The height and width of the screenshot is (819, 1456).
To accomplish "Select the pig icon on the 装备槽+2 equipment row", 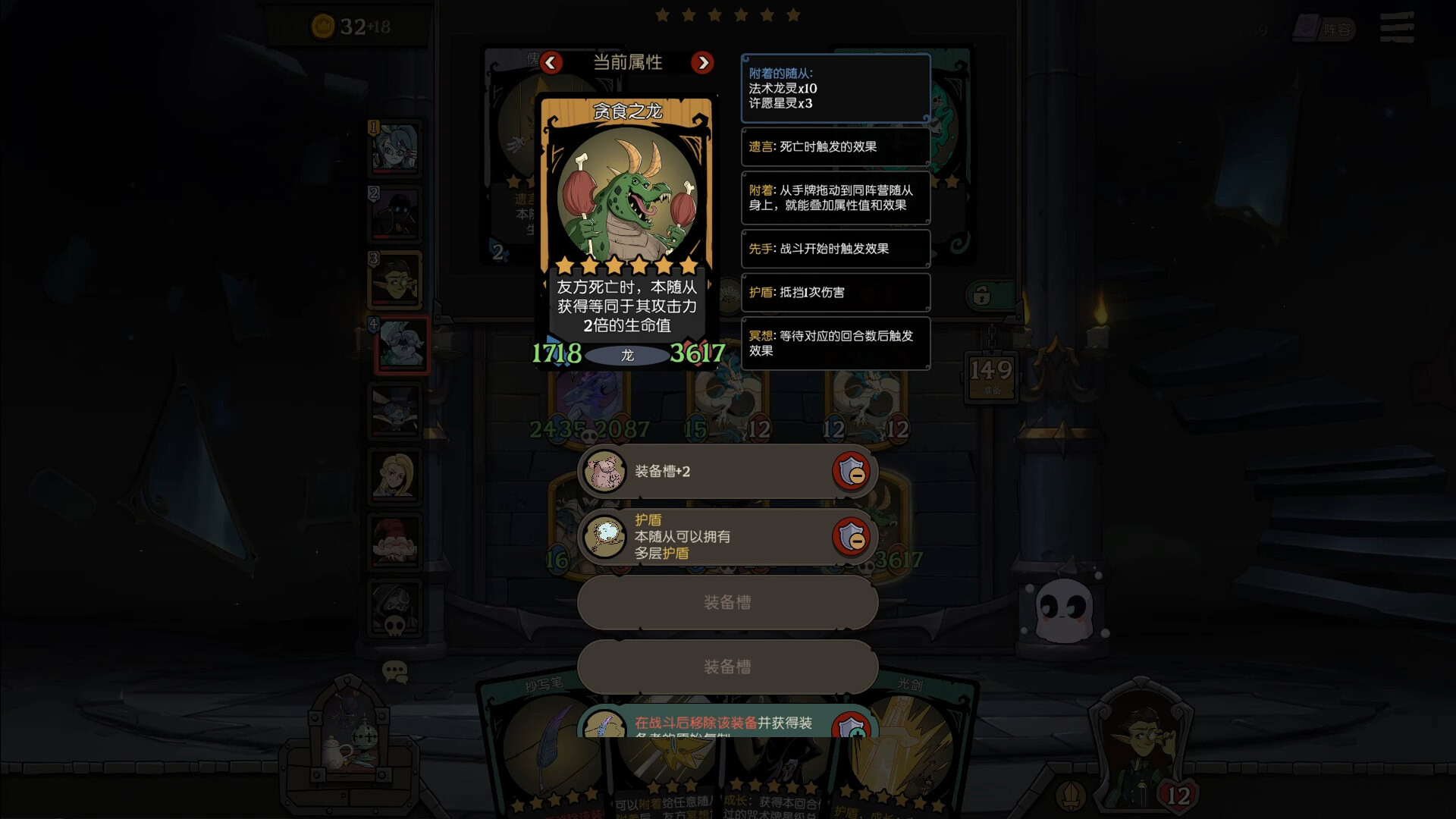I will pyautogui.click(x=604, y=471).
